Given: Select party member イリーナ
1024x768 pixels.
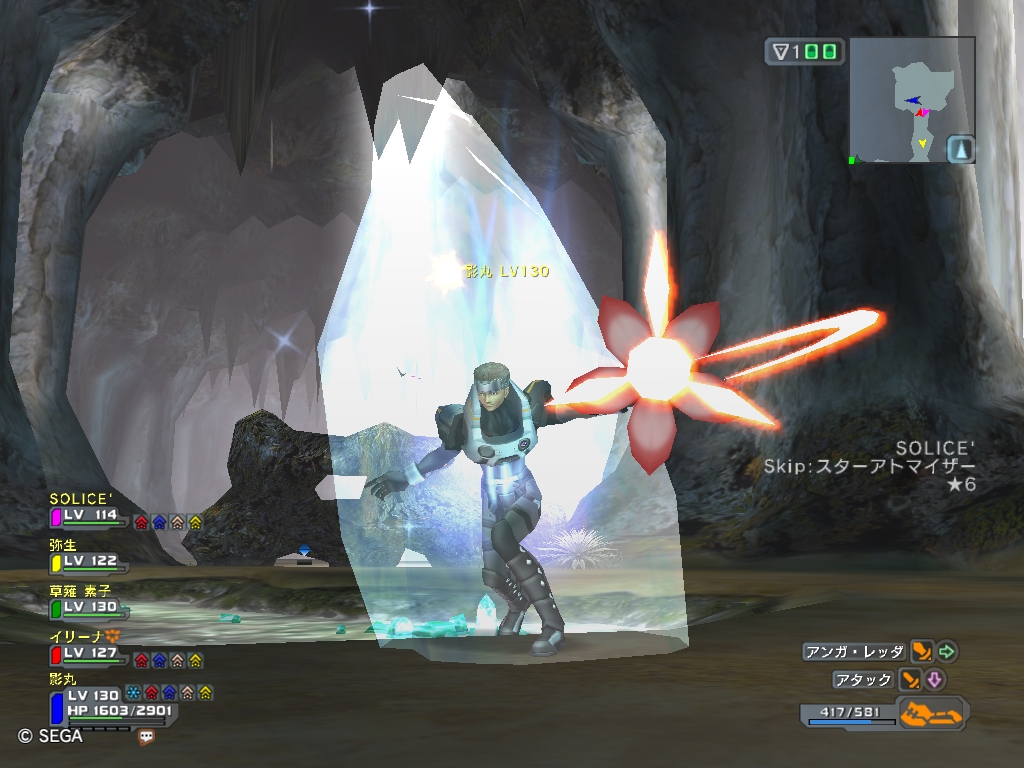Looking at the screenshot, I should click(x=90, y=652).
